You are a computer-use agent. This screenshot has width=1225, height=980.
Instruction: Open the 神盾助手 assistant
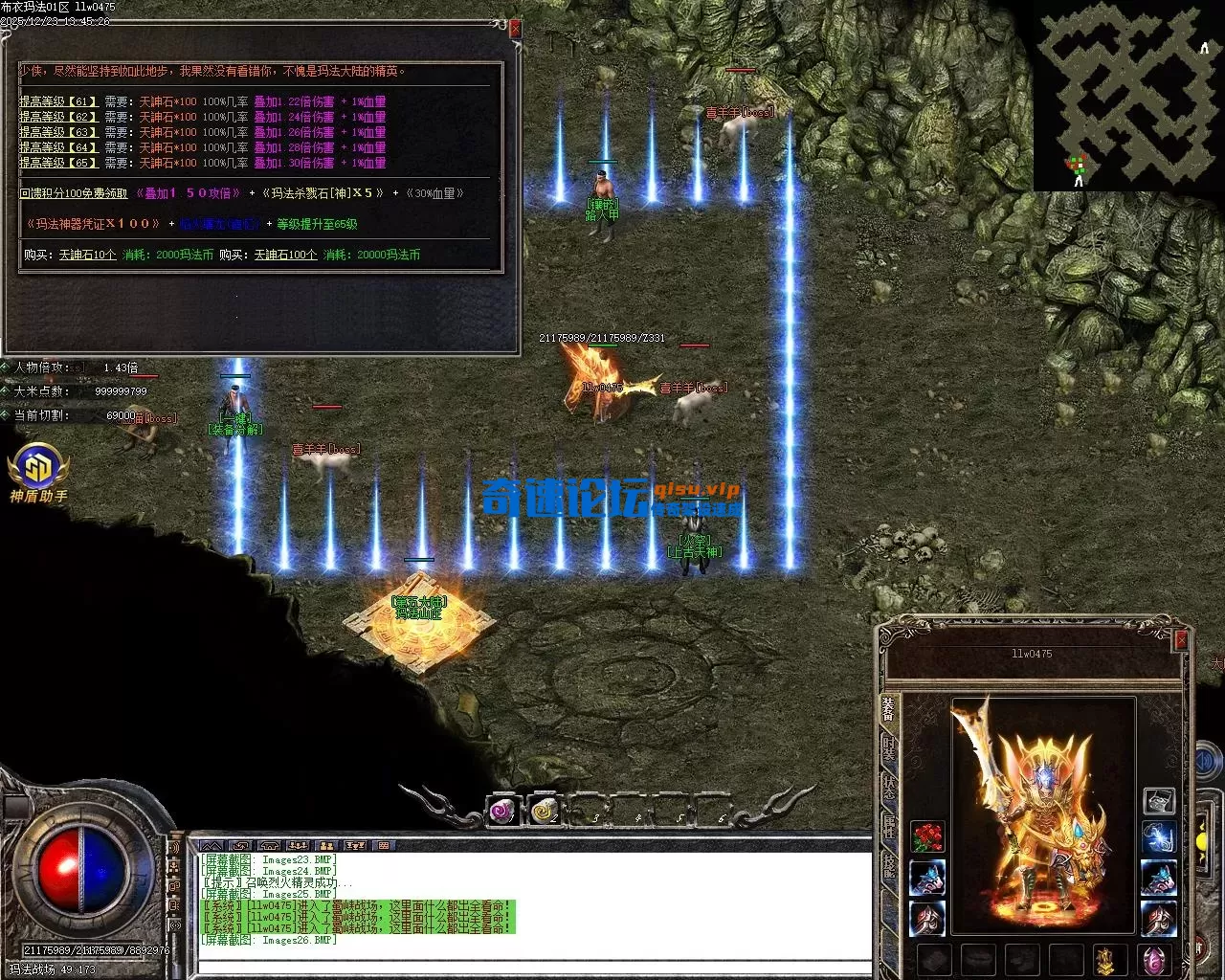[x=38, y=473]
